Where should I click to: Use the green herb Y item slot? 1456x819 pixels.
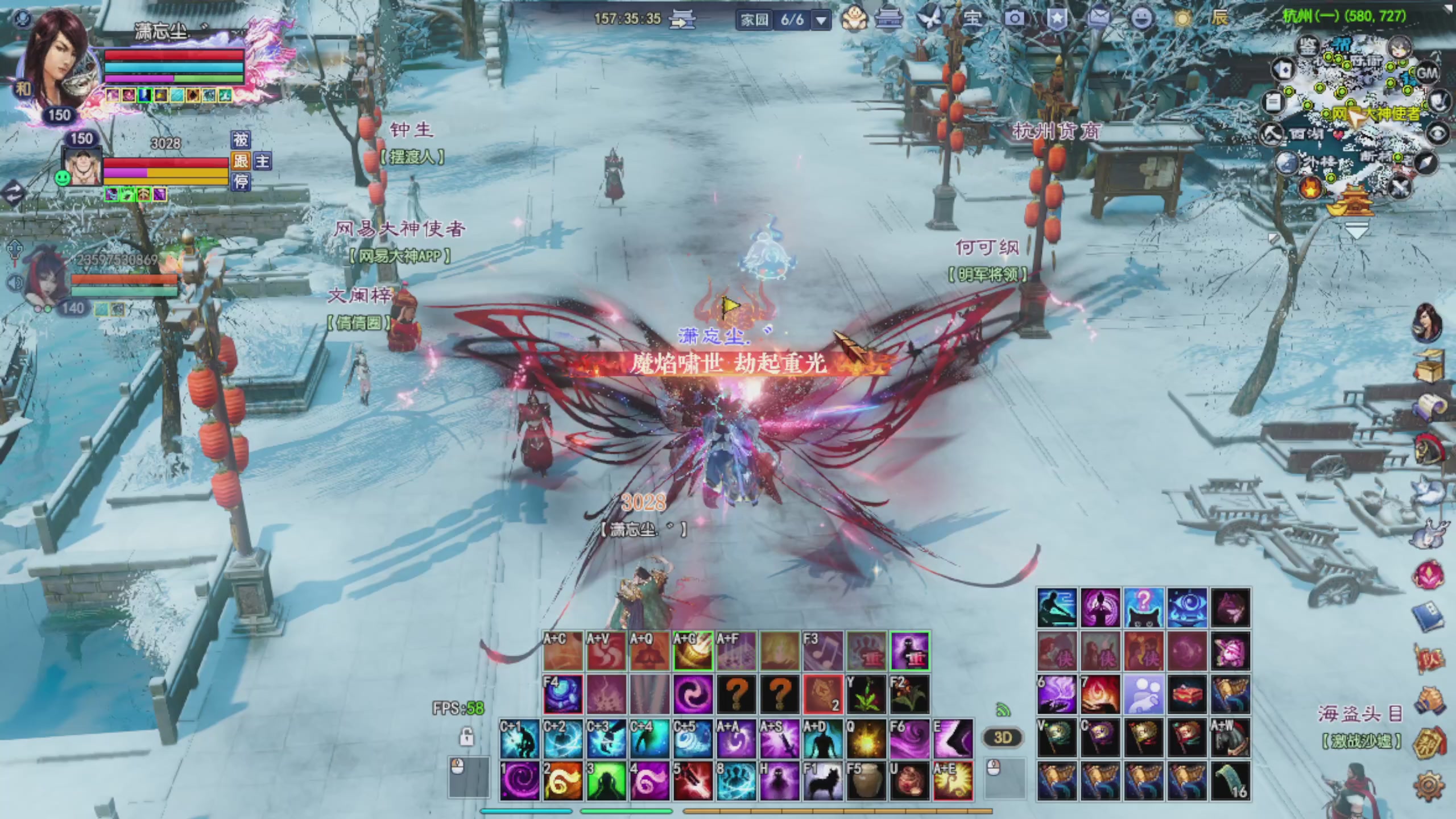click(866, 694)
